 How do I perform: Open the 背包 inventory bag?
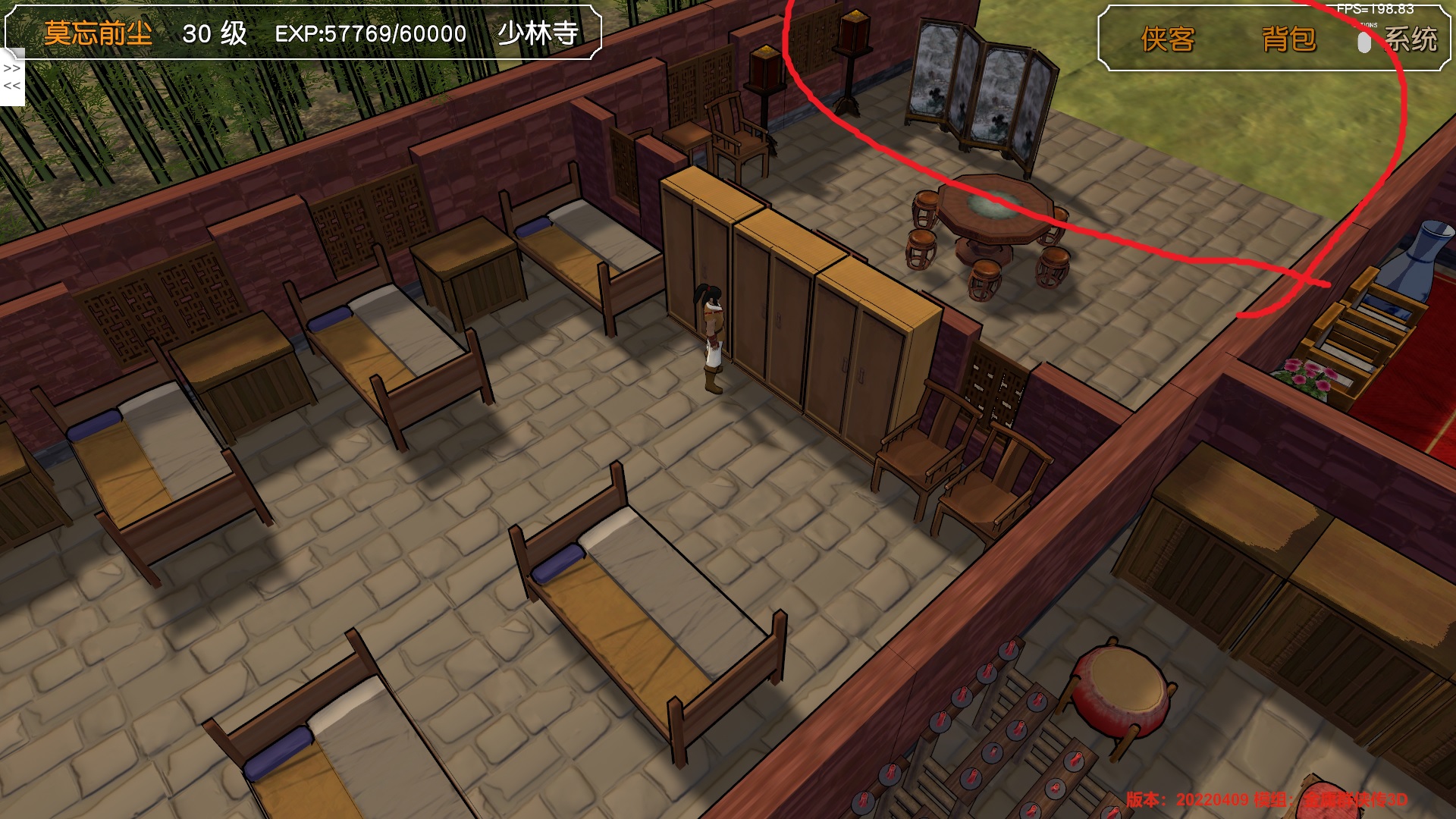pos(1288,39)
